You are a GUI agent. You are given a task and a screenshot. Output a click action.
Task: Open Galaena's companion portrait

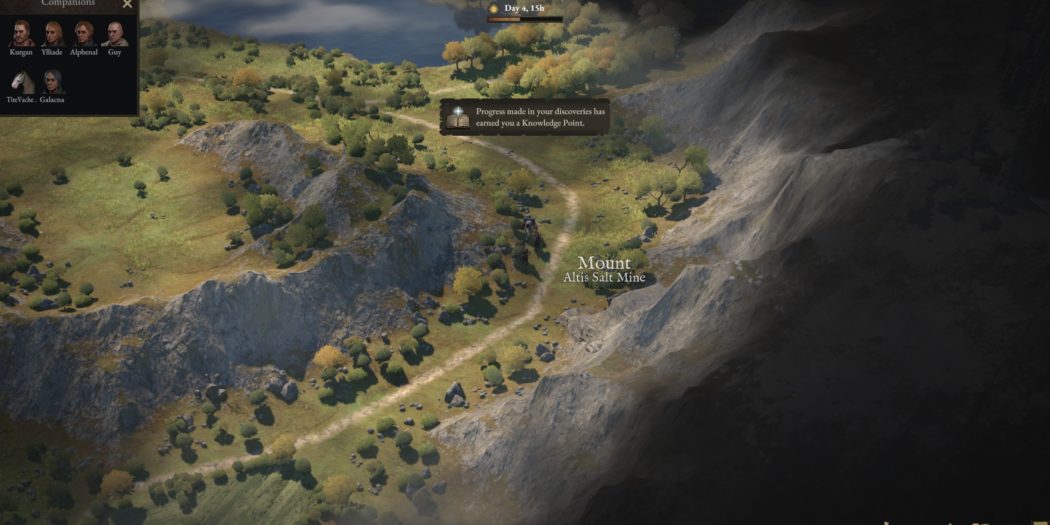click(52, 82)
